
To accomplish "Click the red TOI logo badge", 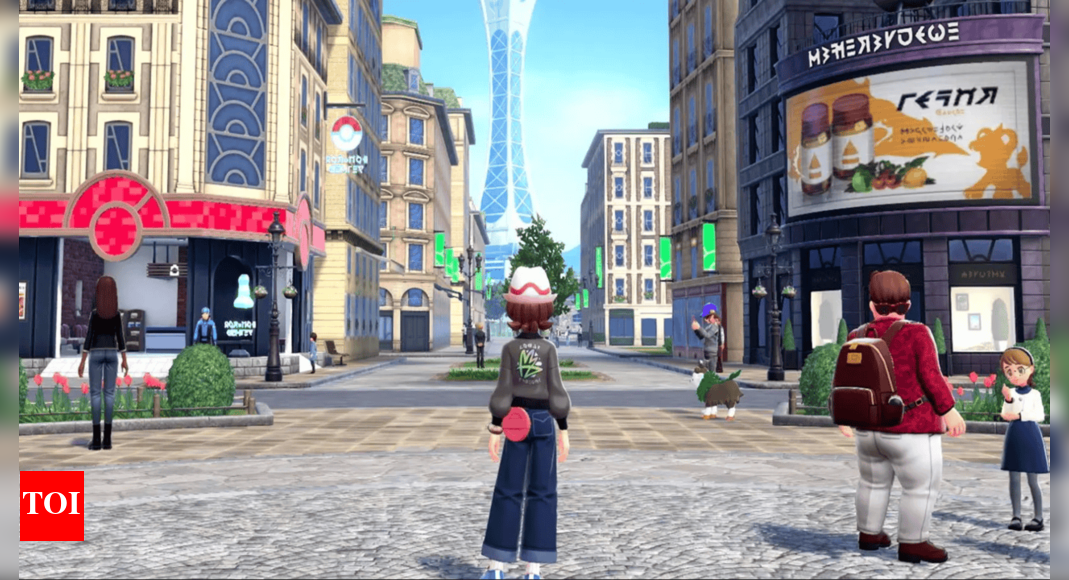I will point(52,506).
